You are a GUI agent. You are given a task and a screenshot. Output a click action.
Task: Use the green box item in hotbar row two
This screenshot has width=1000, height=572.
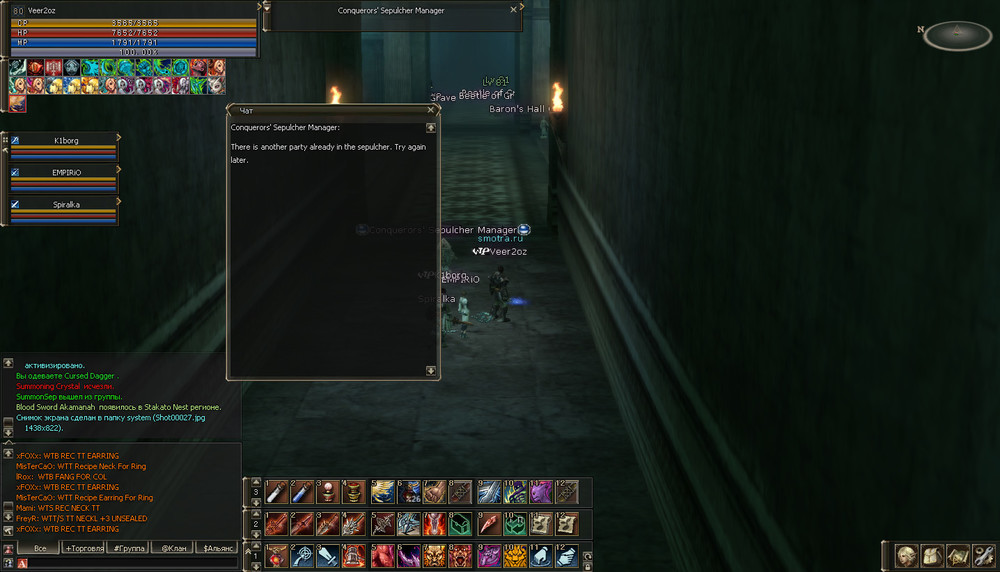(460, 523)
